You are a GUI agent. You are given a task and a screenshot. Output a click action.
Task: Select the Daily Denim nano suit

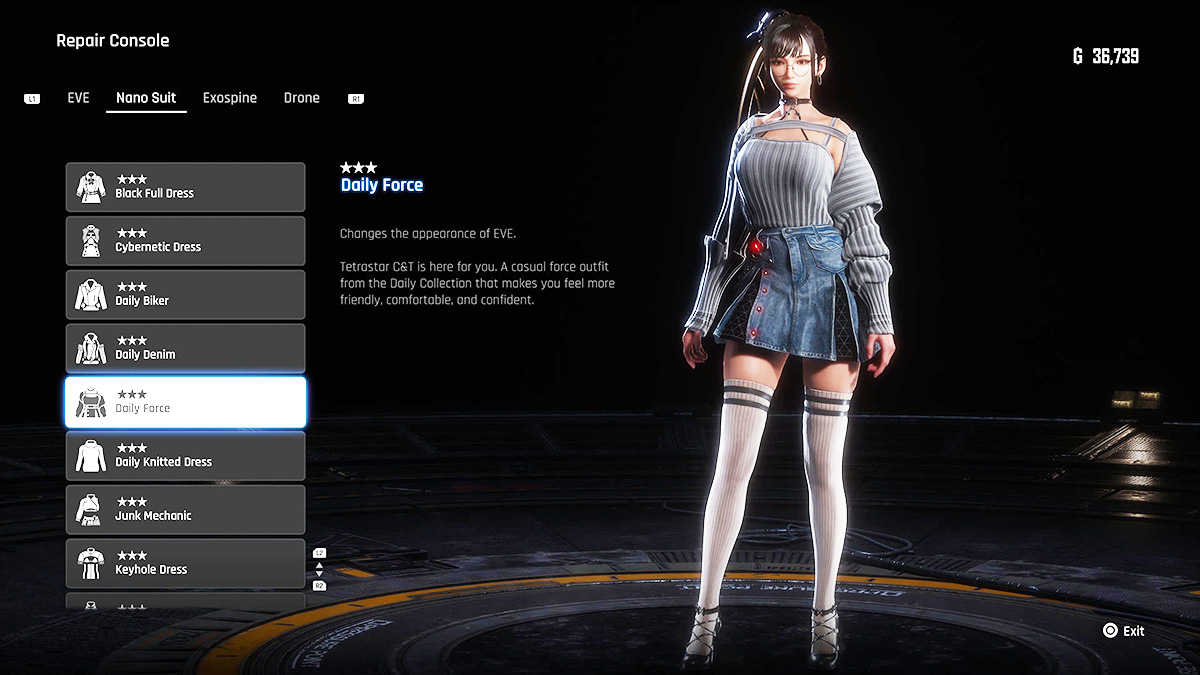click(185, 349)
